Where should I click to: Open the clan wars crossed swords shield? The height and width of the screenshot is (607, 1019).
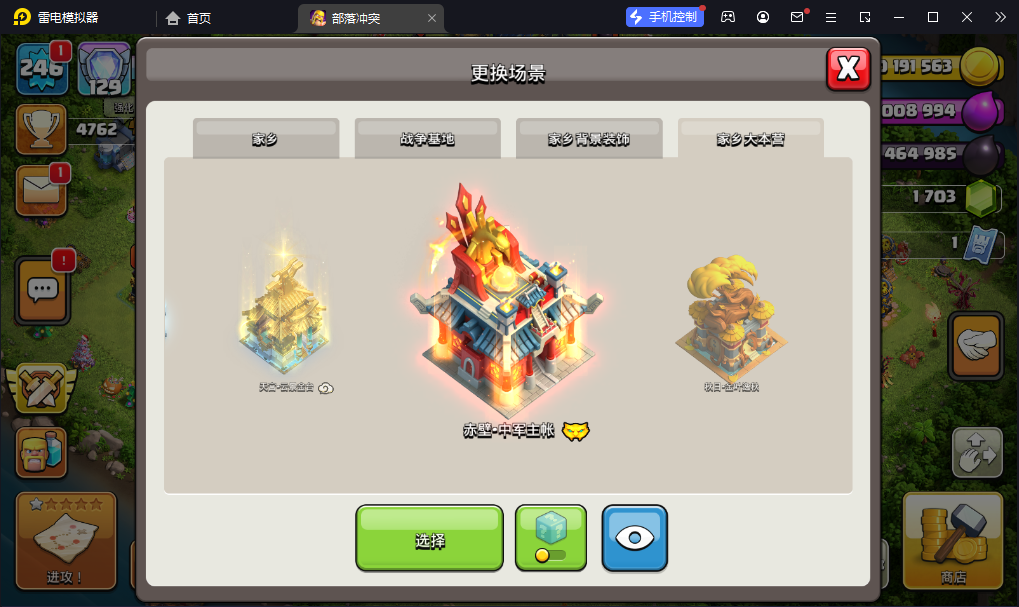coord(41,390)
